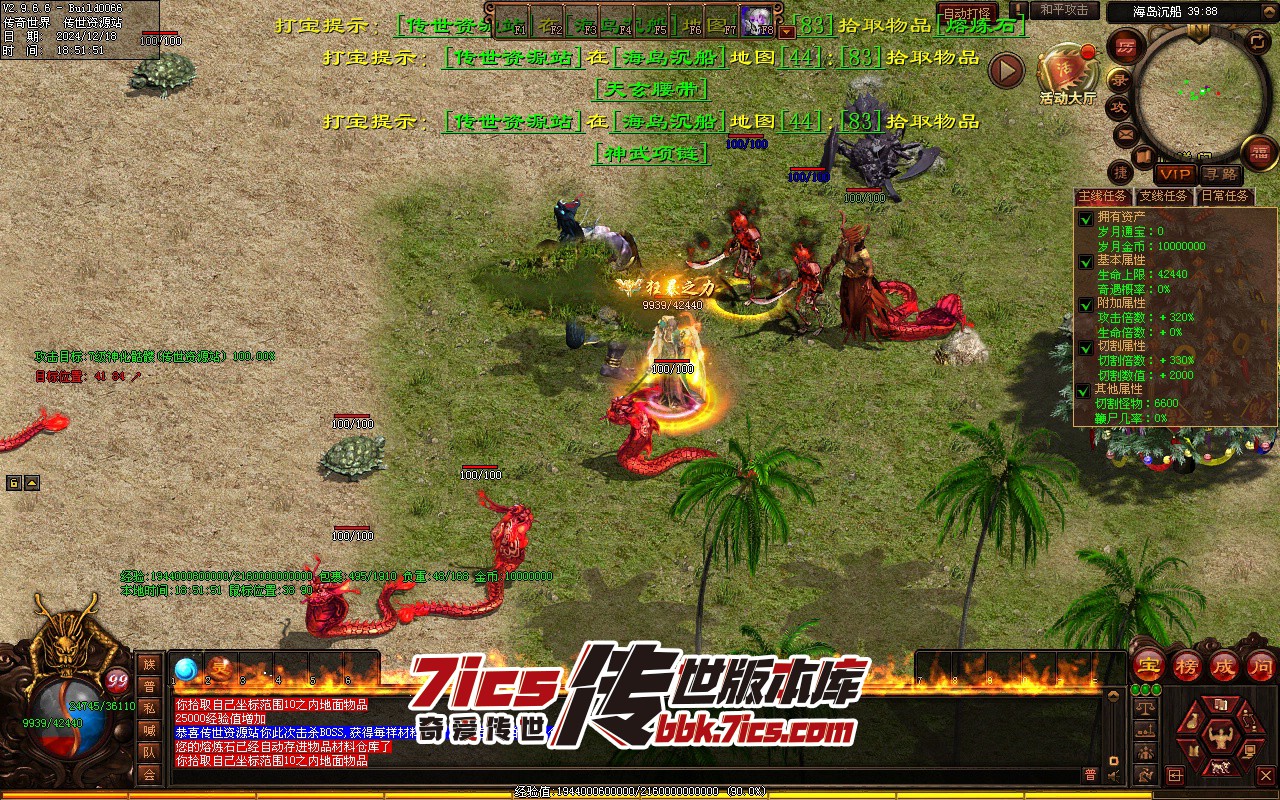The image size is (1280, 800).
Task: Open the 活动大厅 activity hall
Action: (1067, 73)
